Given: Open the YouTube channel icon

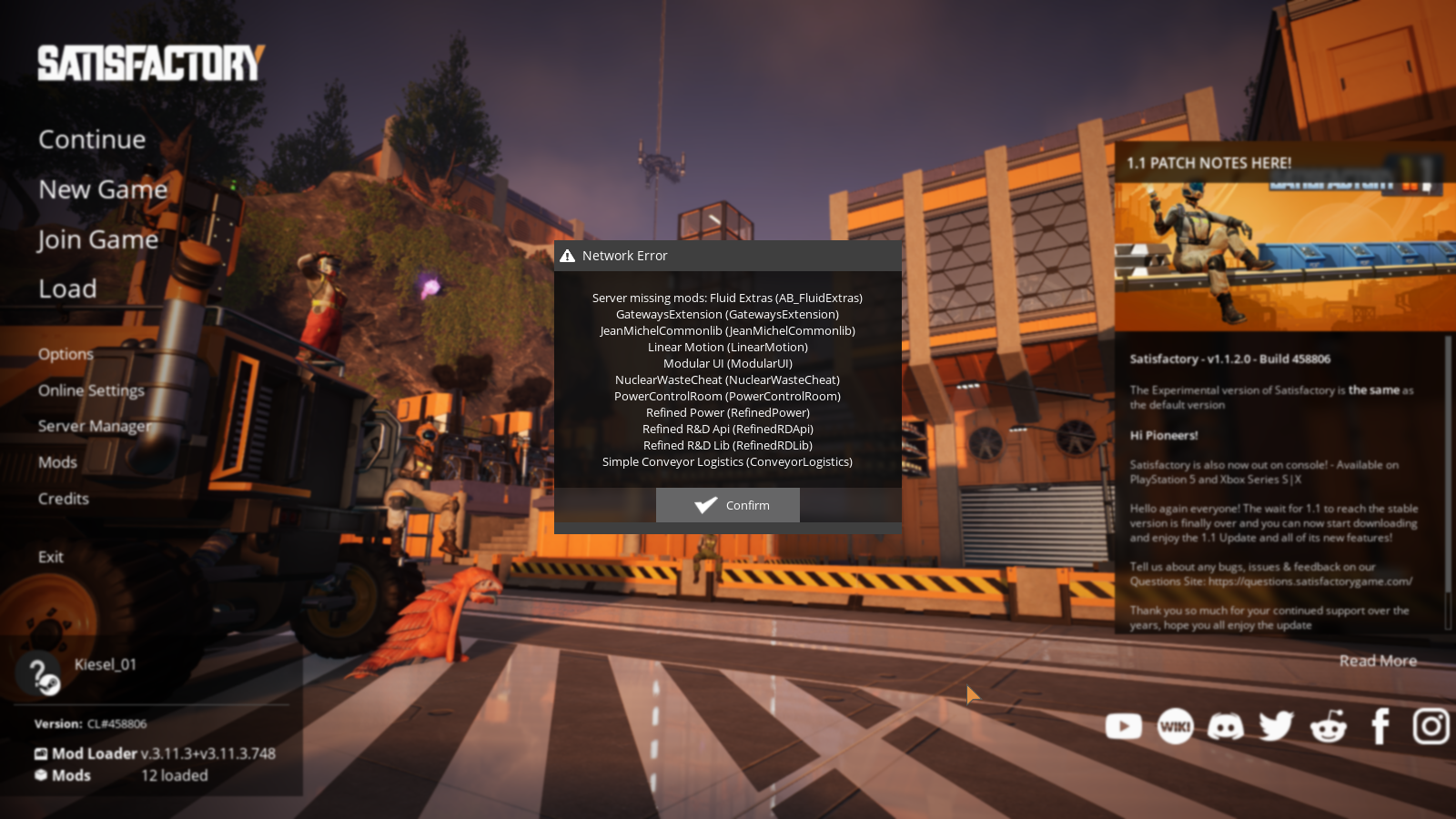Looking at the screenshot, I should [x=1124, y=726].
